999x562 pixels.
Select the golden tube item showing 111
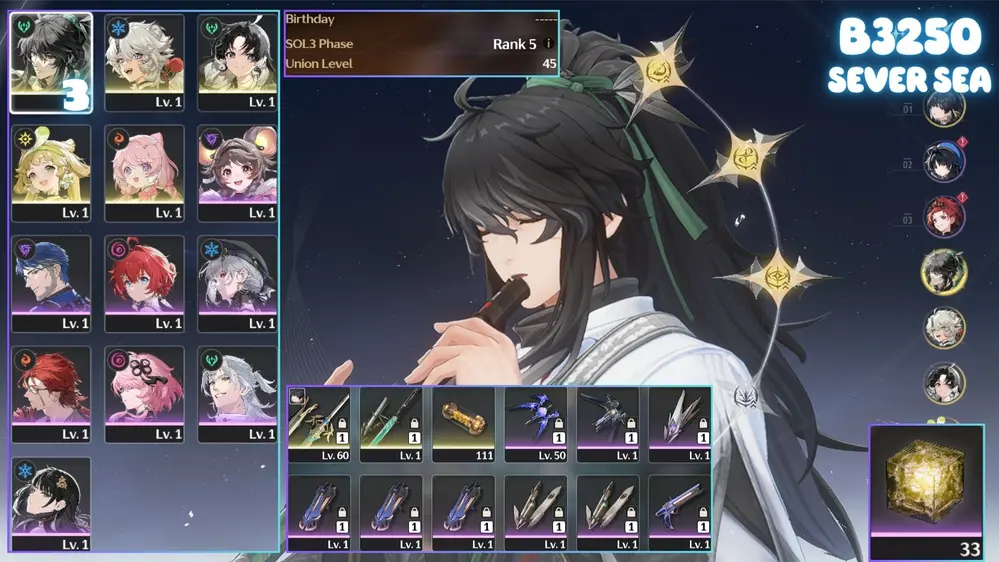[x=464, y=424]
